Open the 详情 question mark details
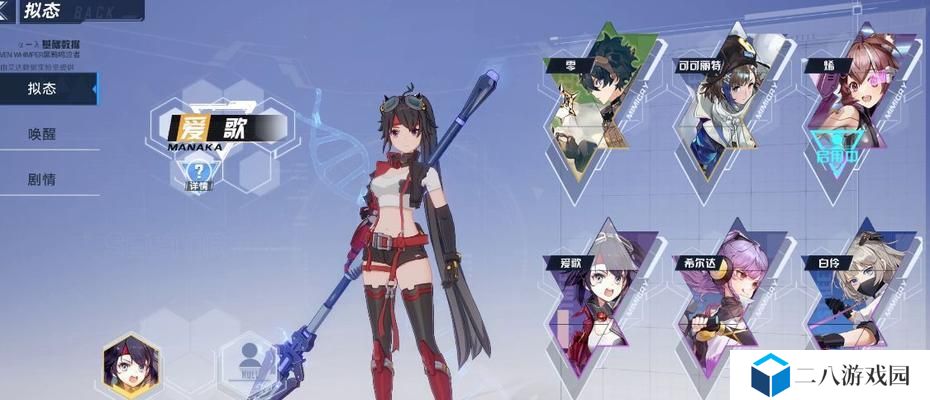The height and width of the screenshot is (400, 930). 197,173
